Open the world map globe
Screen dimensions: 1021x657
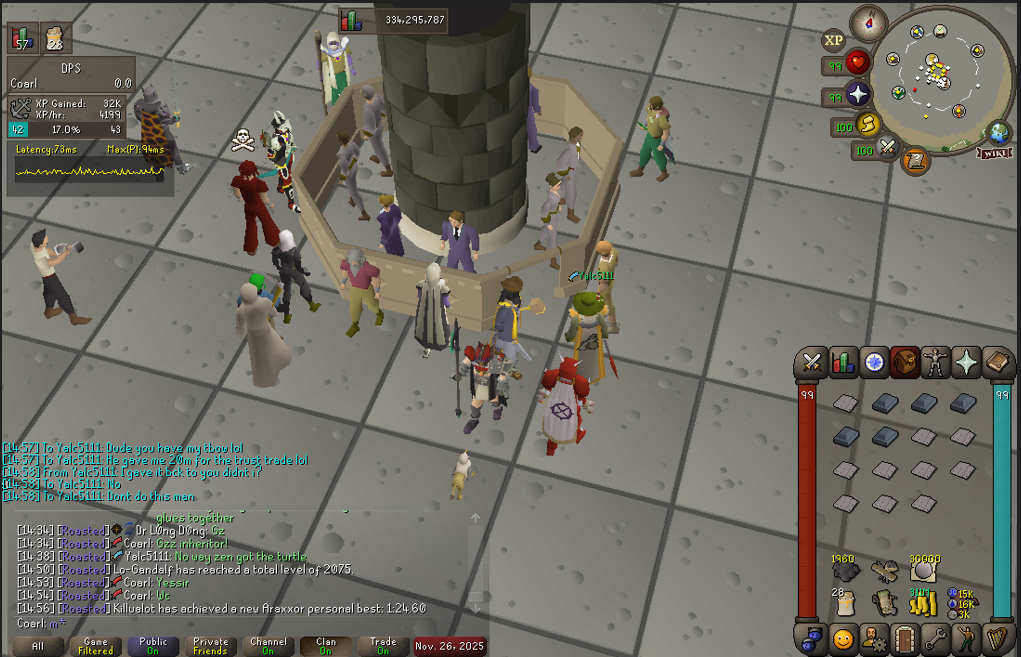[997, 133]
